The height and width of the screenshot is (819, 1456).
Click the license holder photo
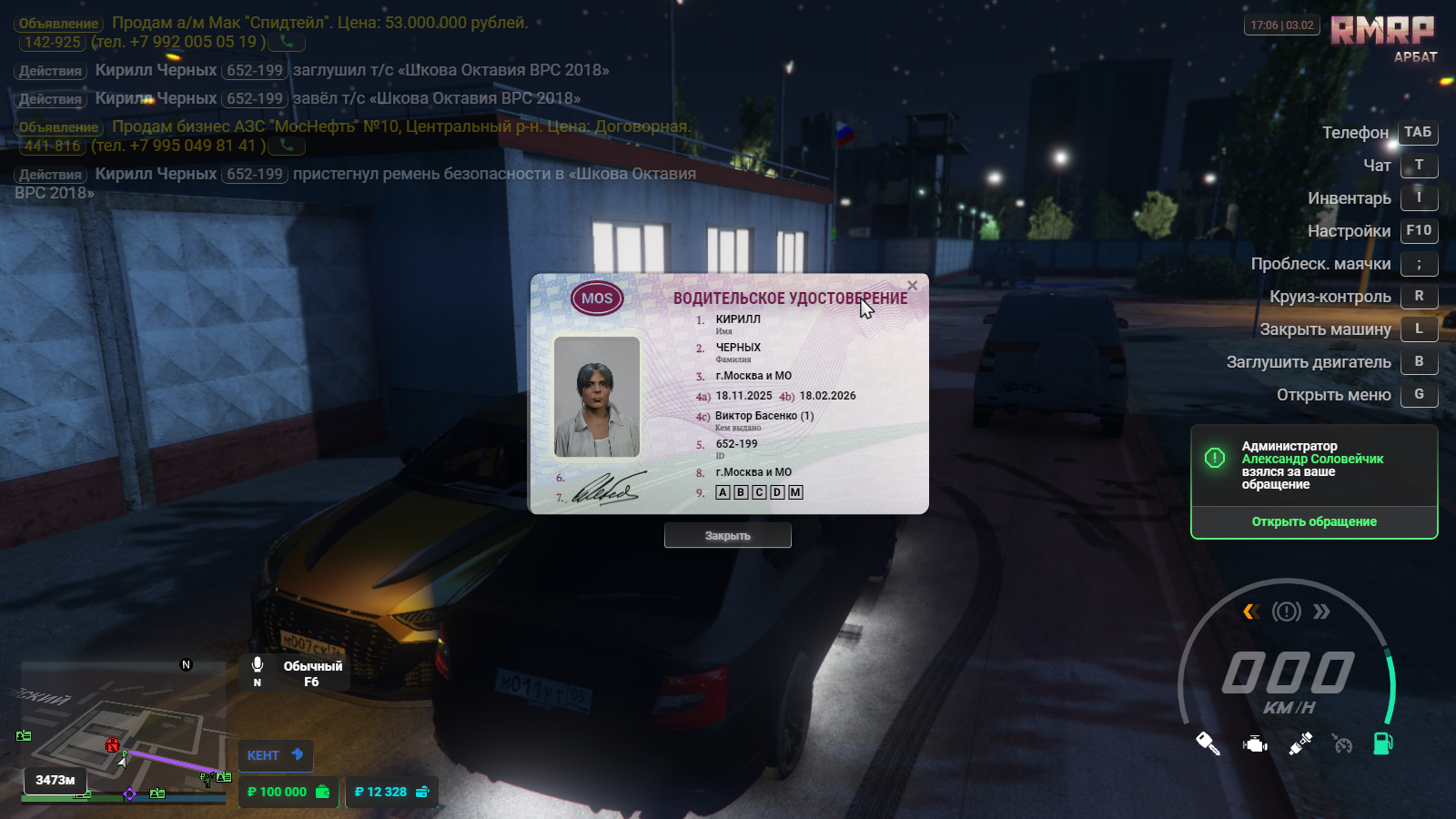click(x=597, y=397)
